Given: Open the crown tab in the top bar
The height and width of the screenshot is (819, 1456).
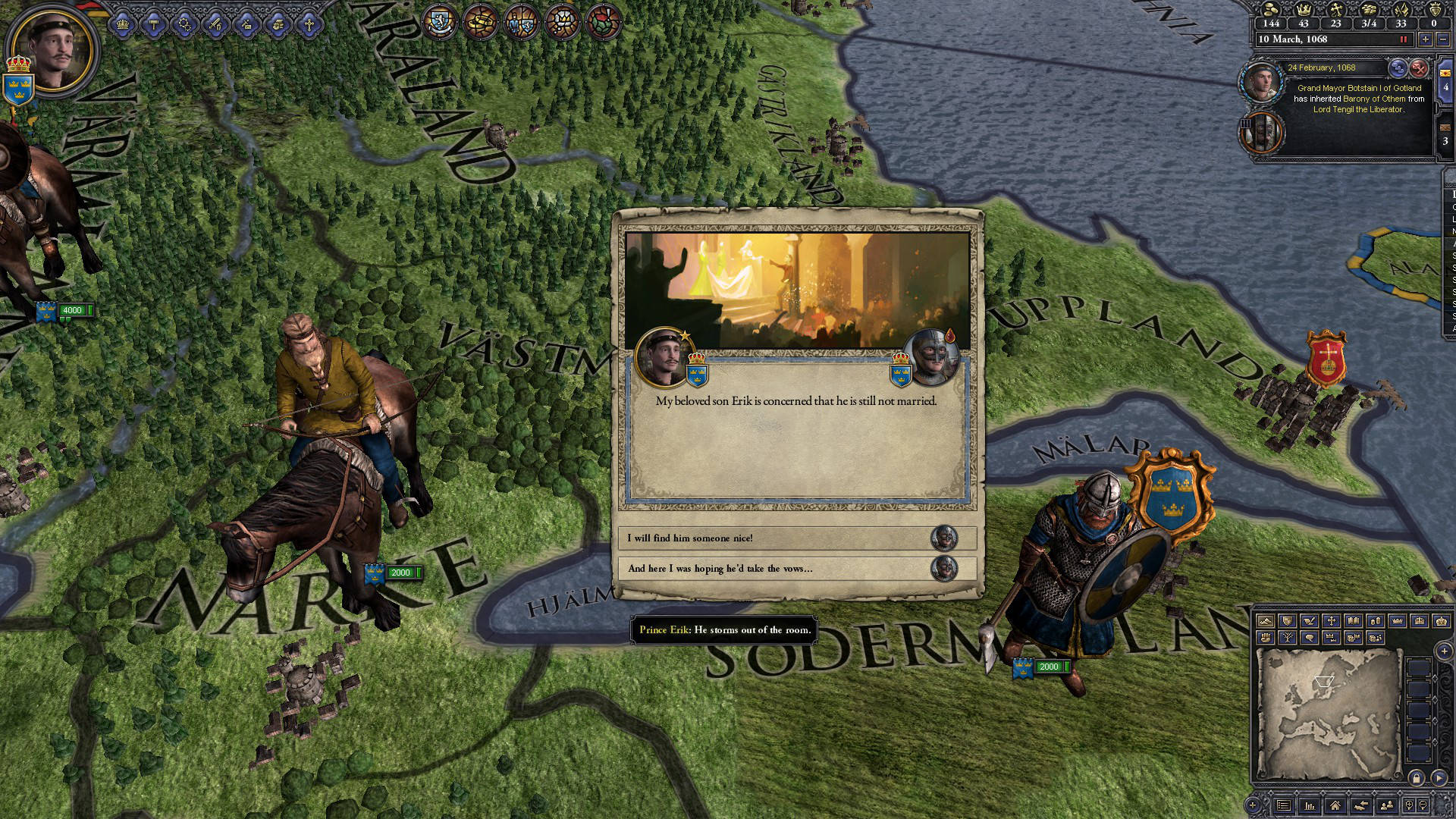Looking at the screenshot, I should point(122,25).
